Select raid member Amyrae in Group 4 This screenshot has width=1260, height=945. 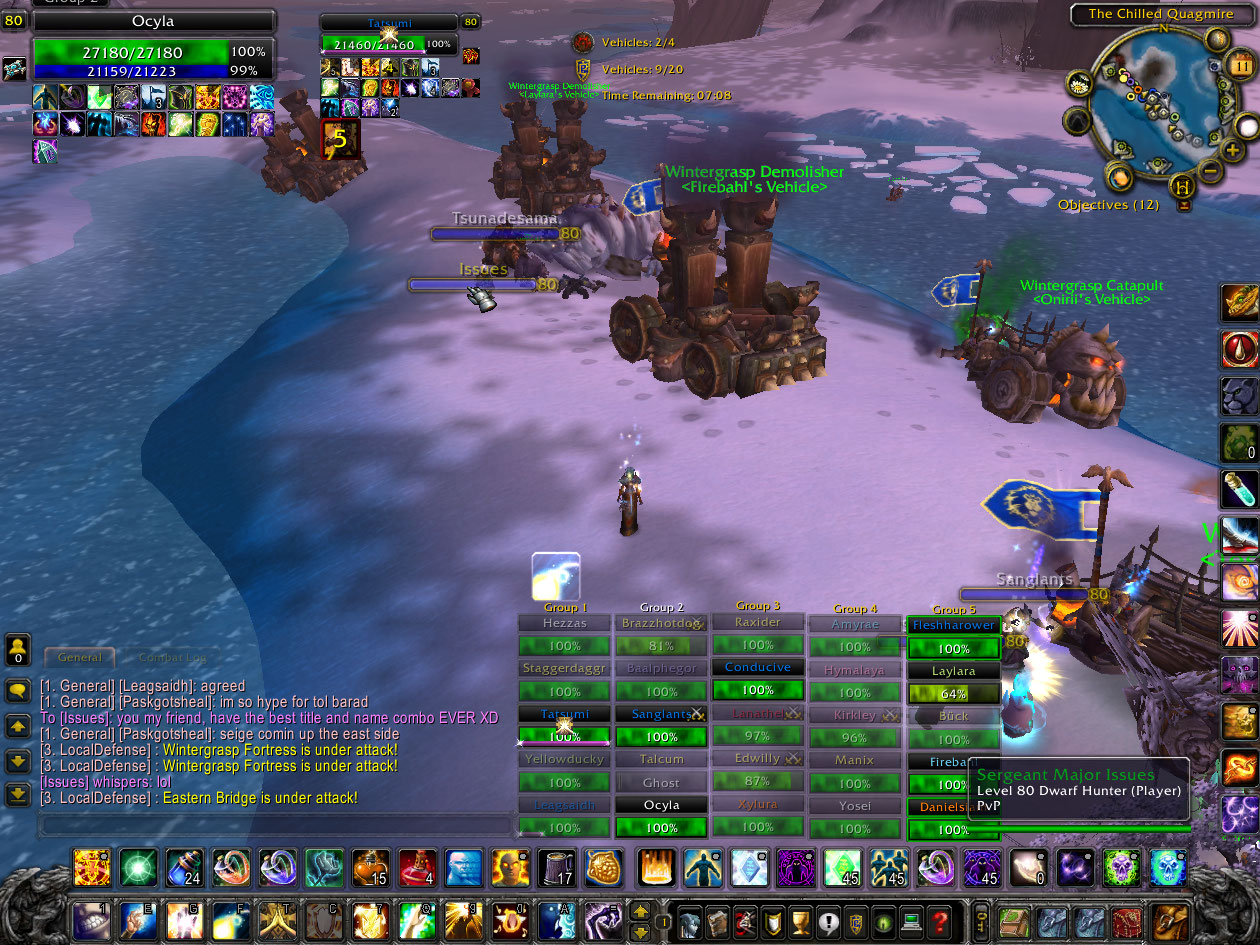(855, 624)
